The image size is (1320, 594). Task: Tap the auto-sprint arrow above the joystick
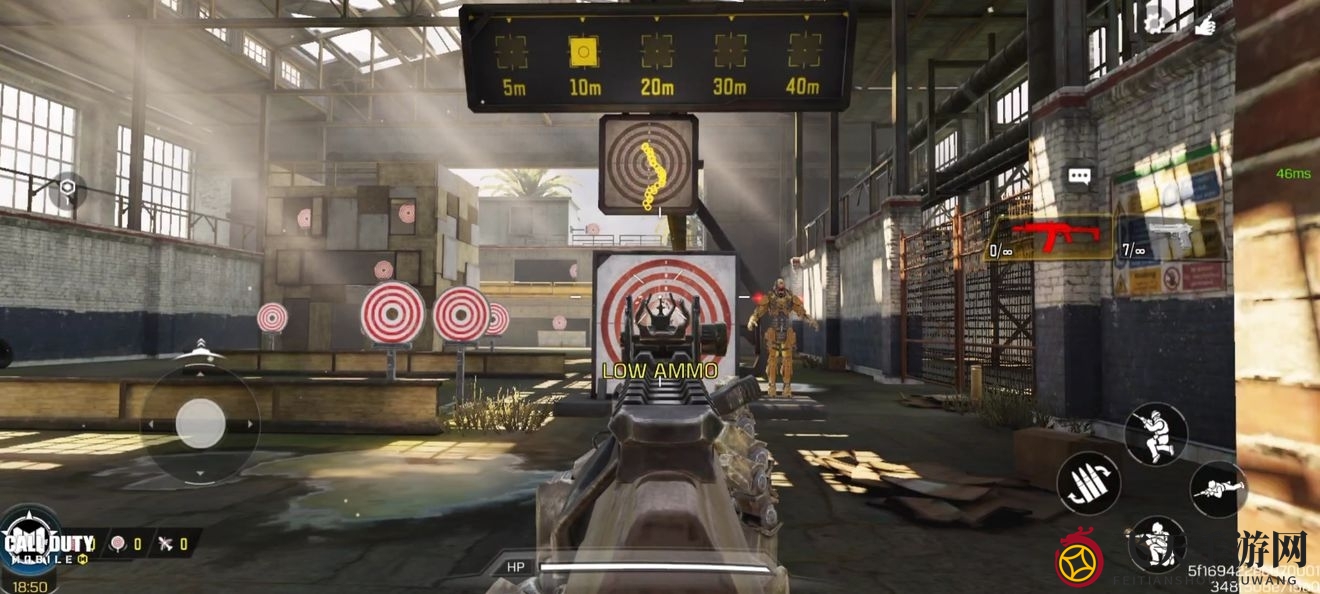[200, 346]
